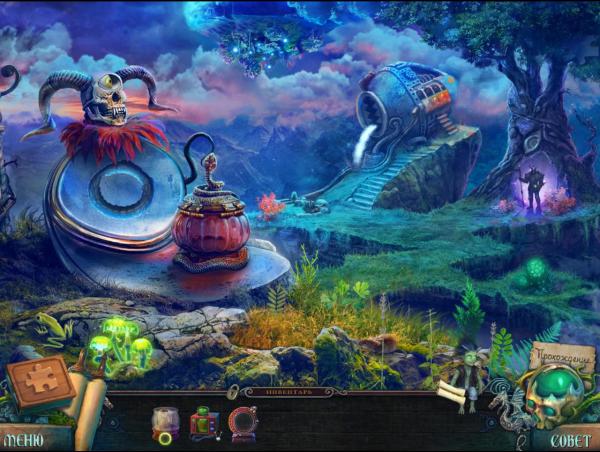
Task: Select the round red mirror inventory item
Action: point(243,424)
